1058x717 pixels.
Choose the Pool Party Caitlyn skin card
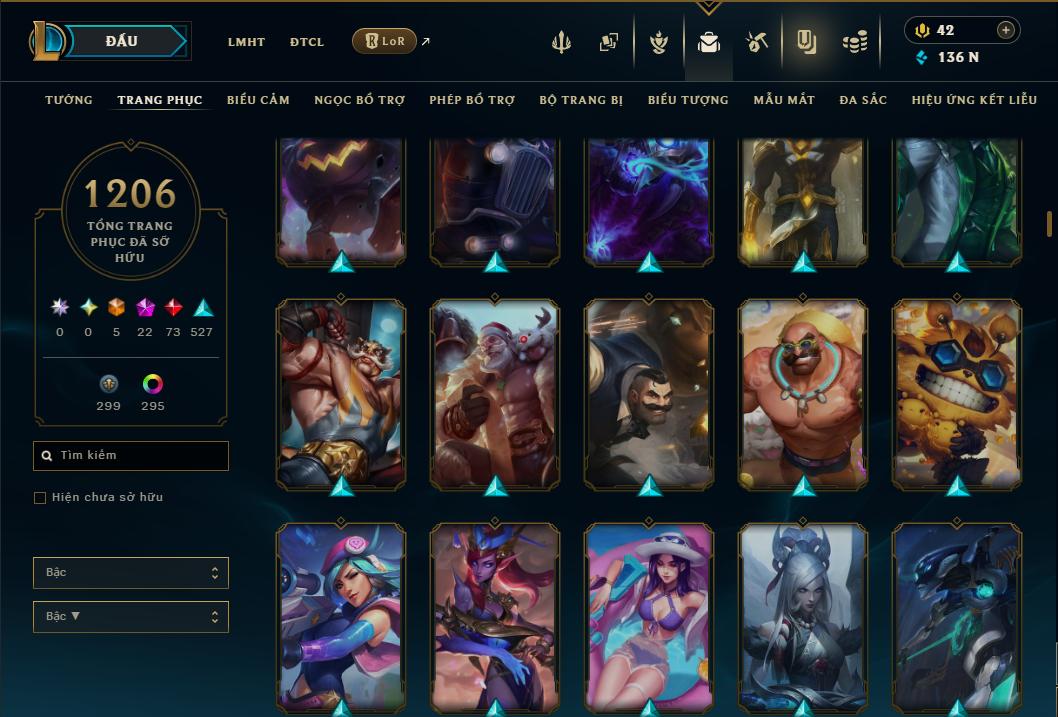tap(649, 615)
